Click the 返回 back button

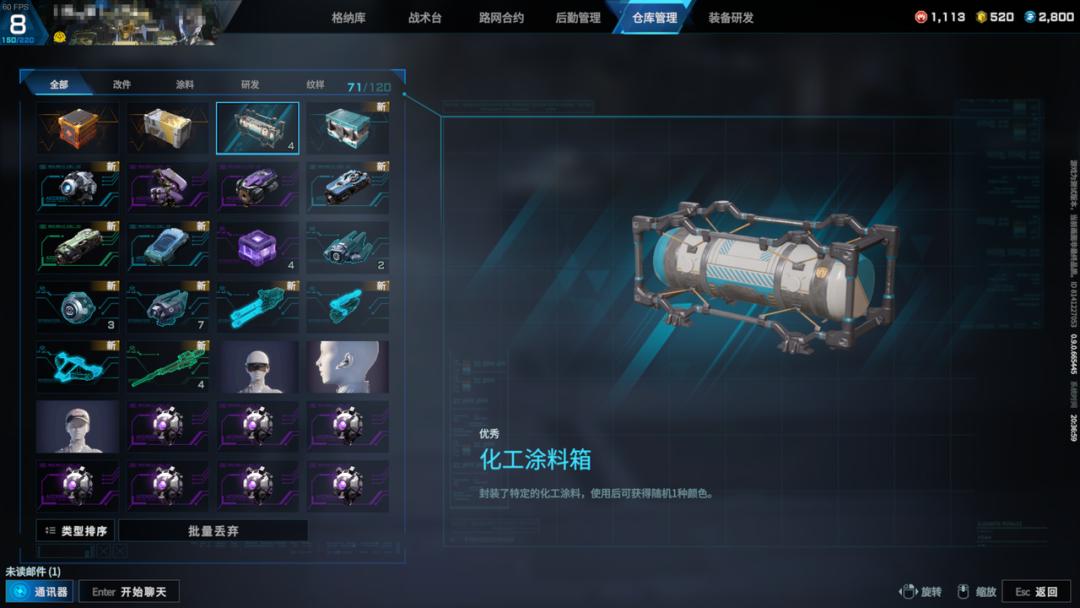coord(1036,592)
